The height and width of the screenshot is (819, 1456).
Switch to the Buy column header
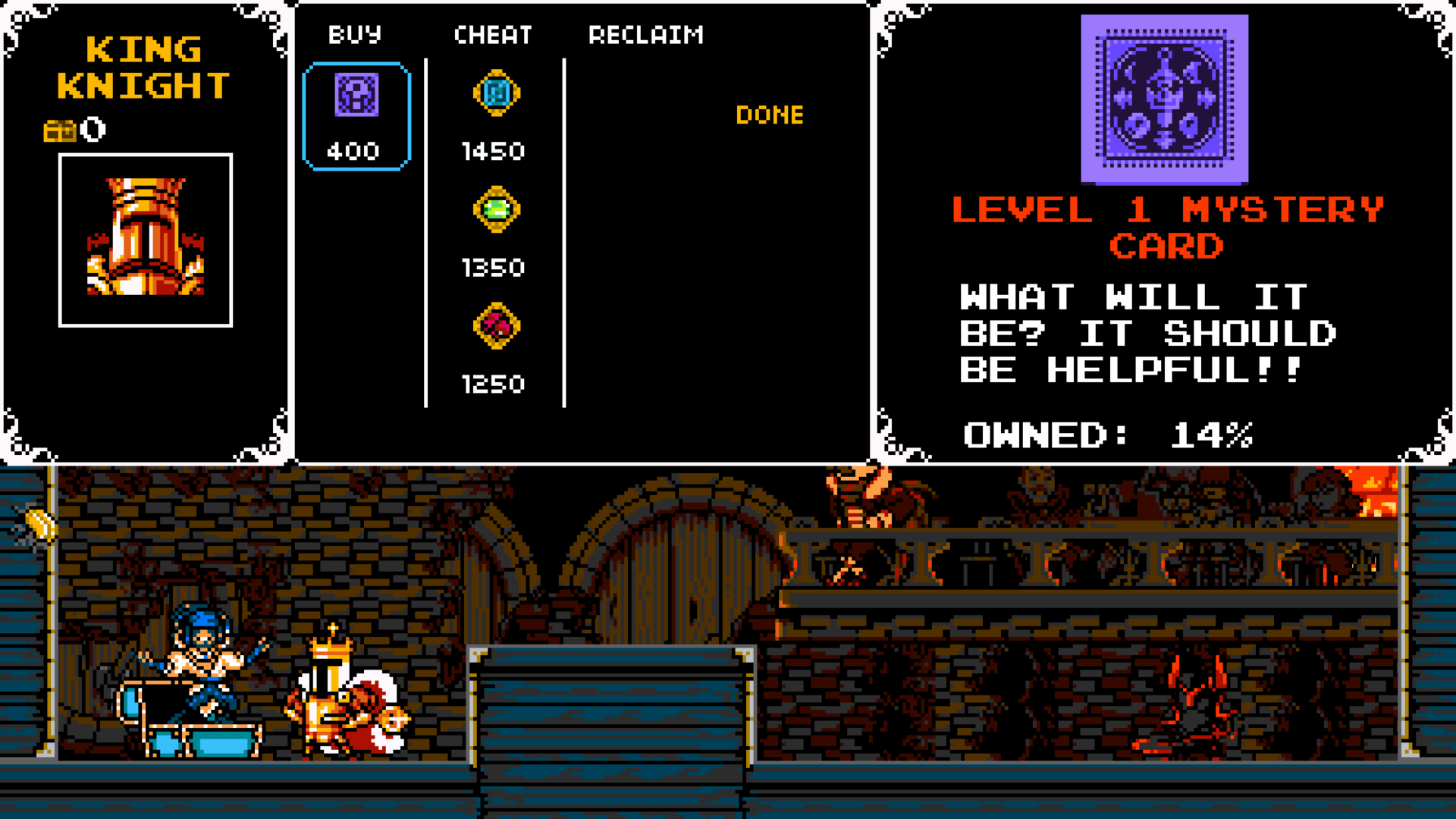tap(355, 35)
